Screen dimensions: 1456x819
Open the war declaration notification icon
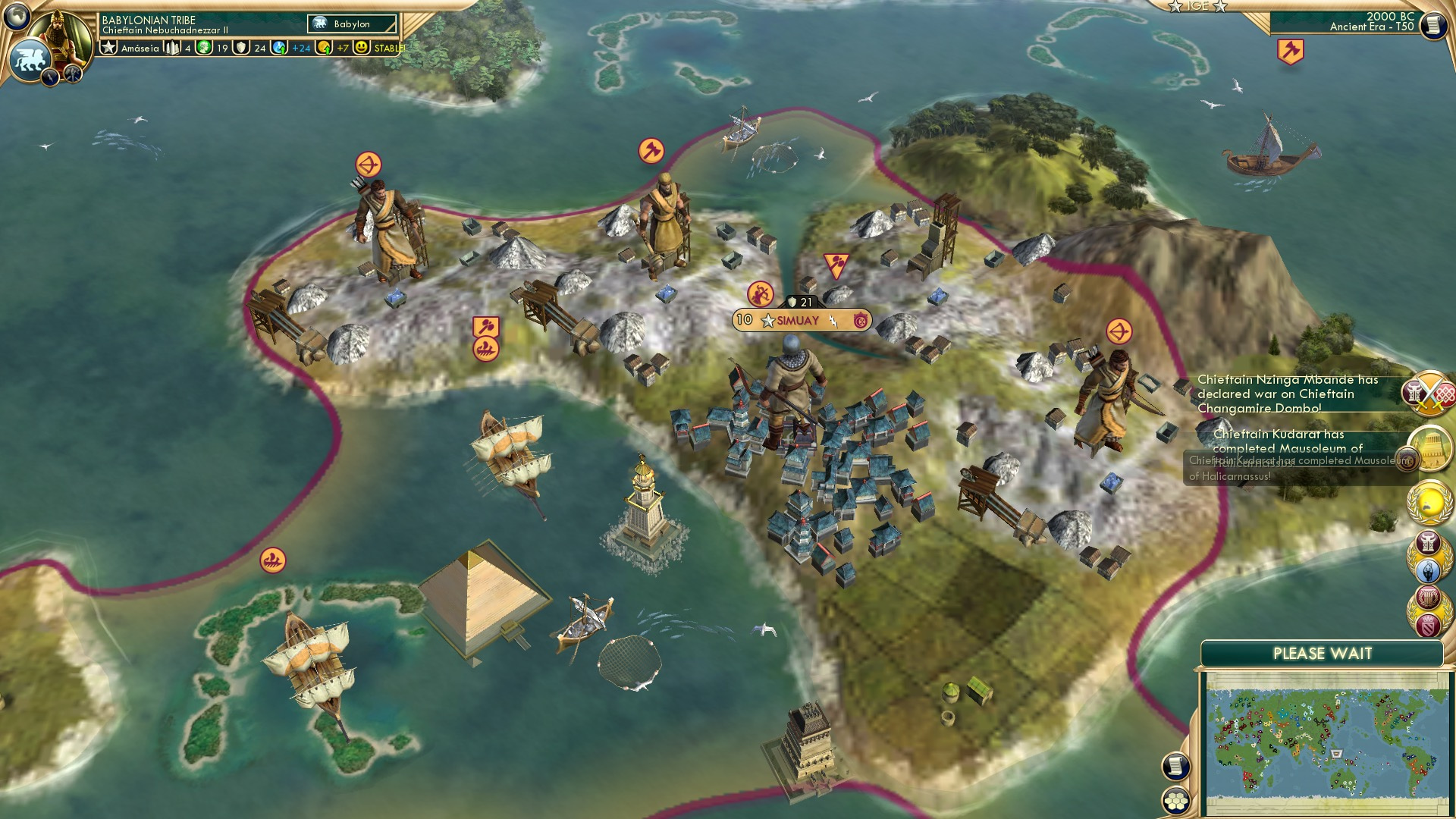[x=1430, y=393]
